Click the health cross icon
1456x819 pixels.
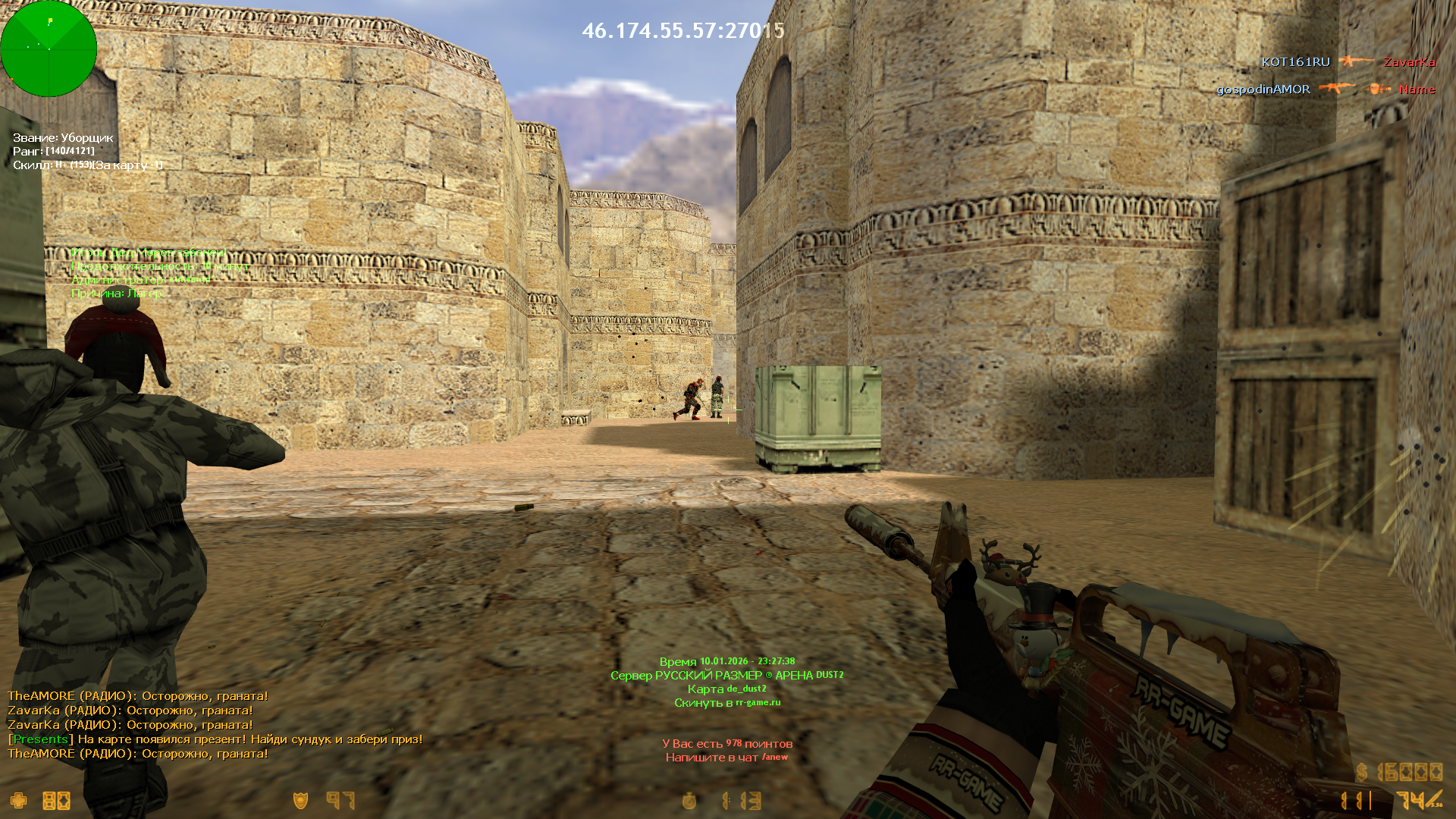click(x=18, y=801)
